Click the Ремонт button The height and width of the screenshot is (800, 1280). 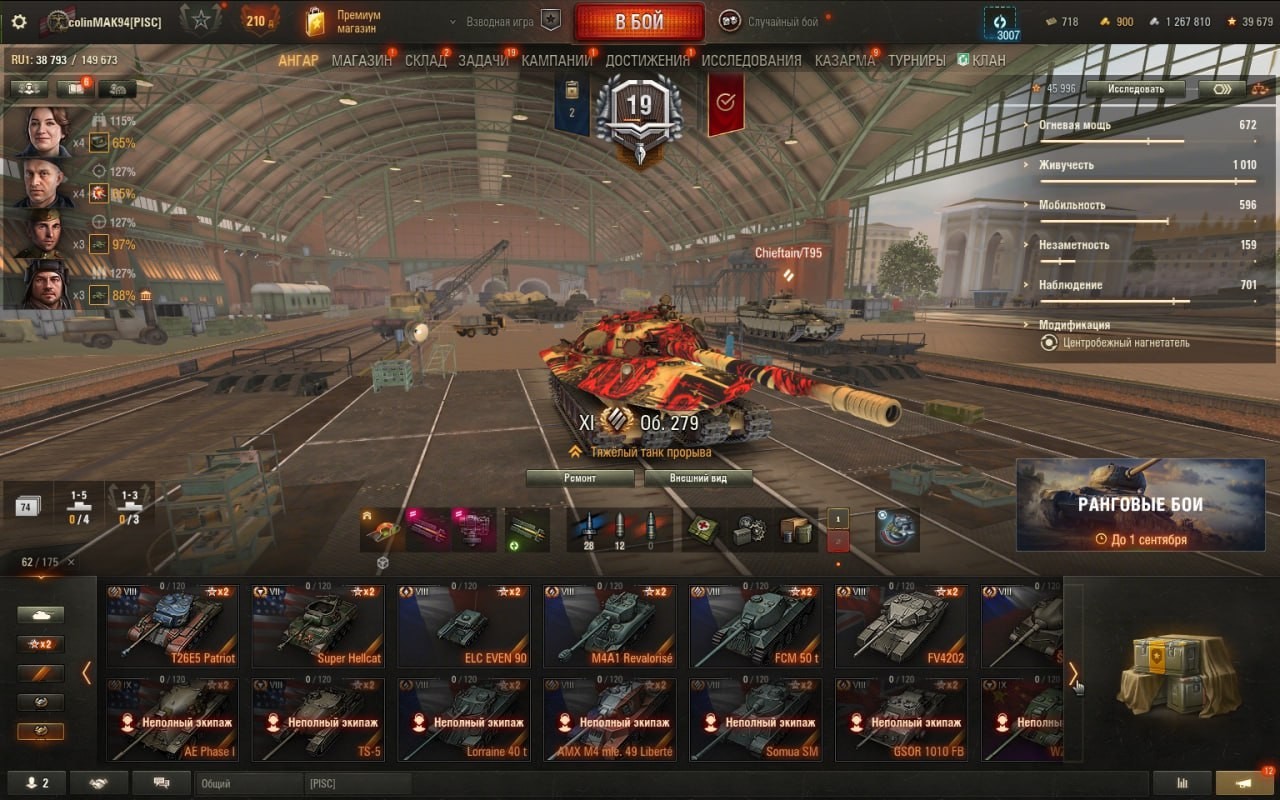coord(580,478)
